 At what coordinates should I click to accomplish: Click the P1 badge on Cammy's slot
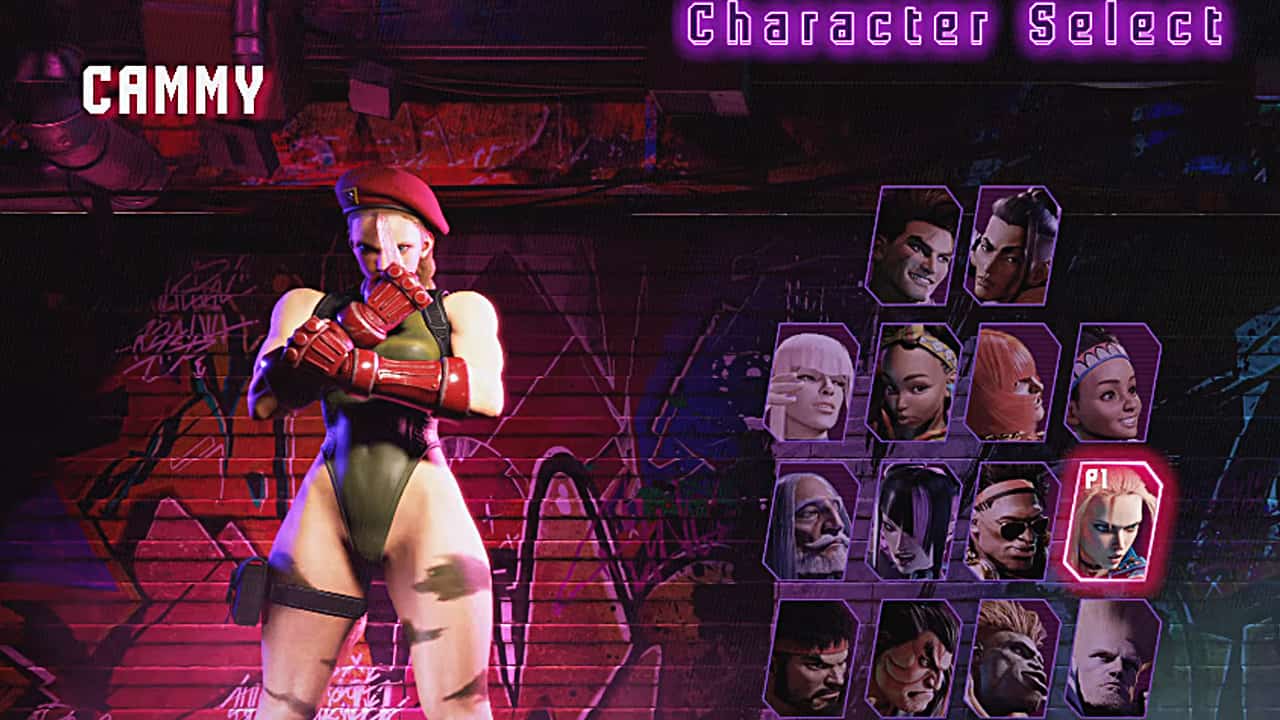[1096, 480]
